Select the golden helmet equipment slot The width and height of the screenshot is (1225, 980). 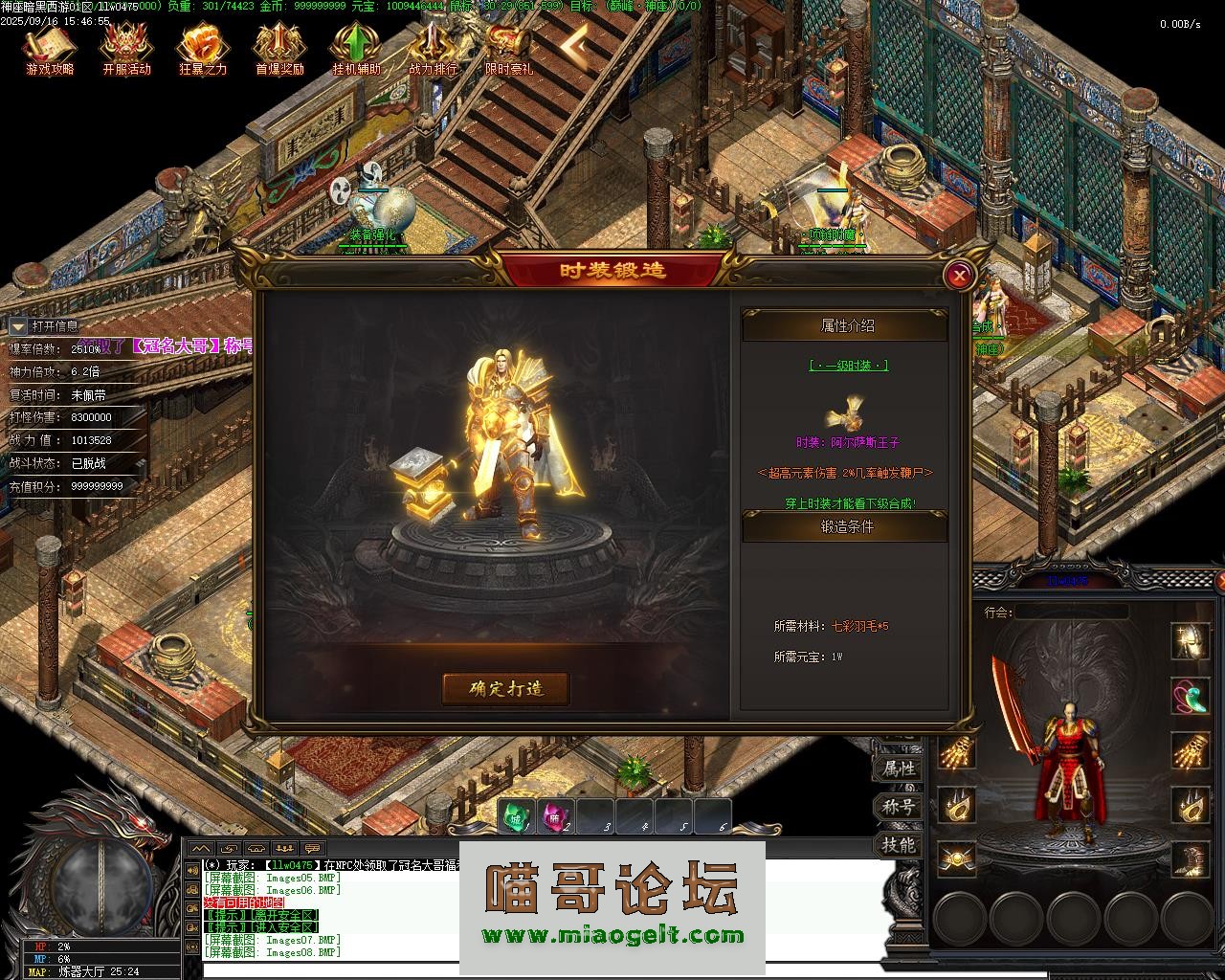(1191, 639)
